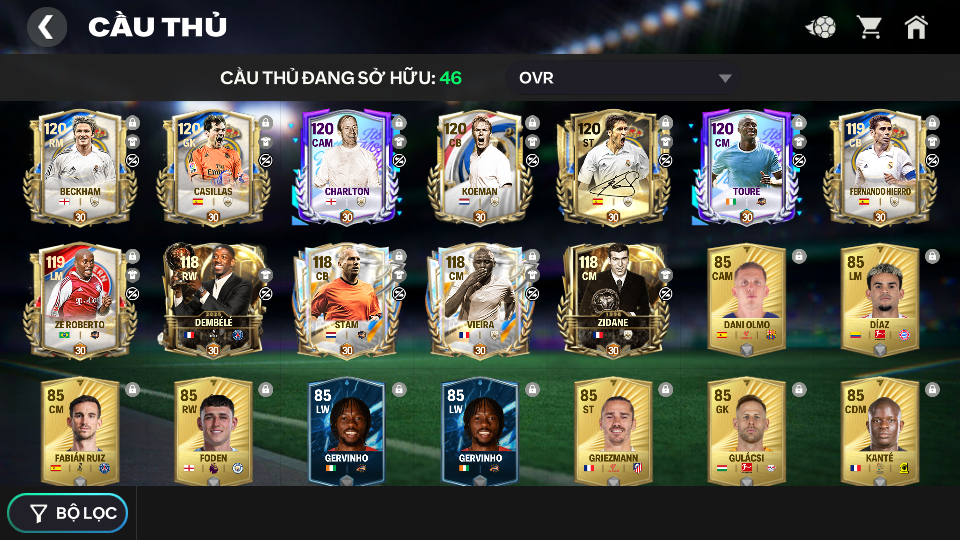The width and height of the screenshot is (960, 540).
Task: Choose the Casillas goalkeeper card
Action: click(213, 165)
